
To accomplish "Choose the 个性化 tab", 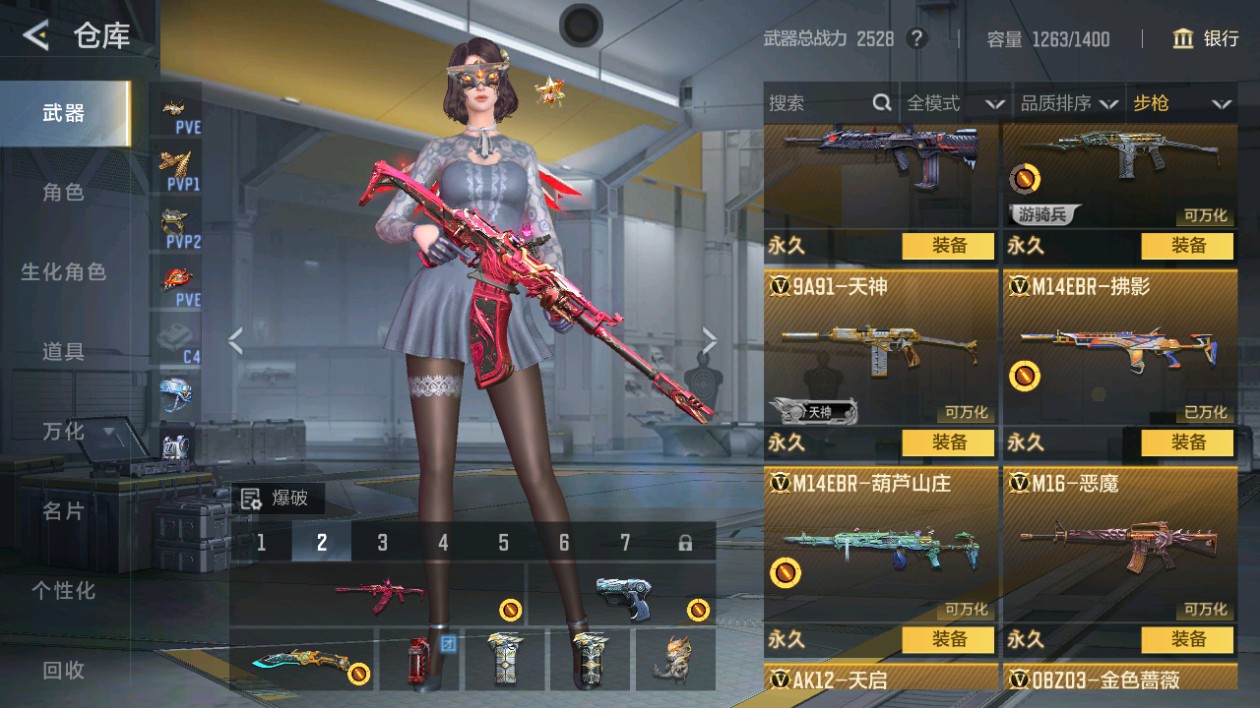I will tap(64, 591).
